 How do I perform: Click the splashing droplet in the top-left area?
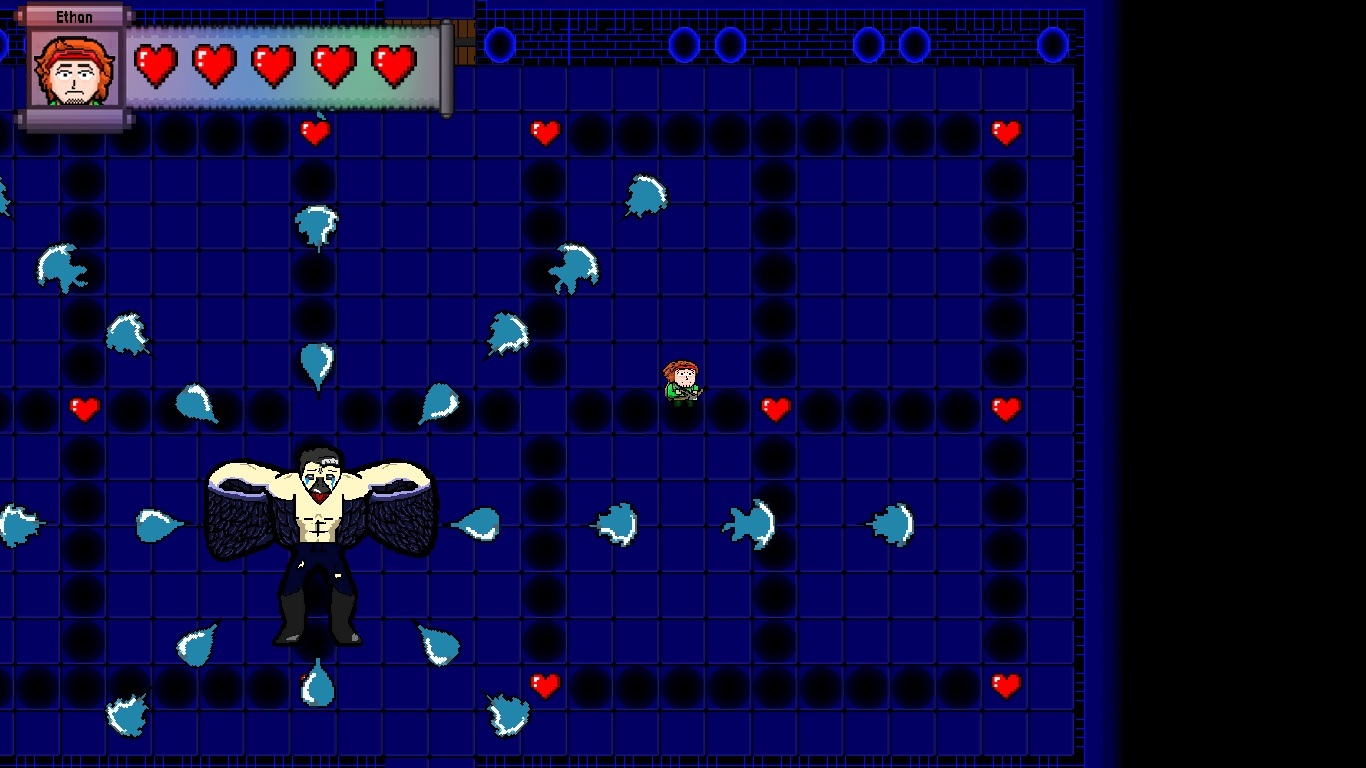62,267
